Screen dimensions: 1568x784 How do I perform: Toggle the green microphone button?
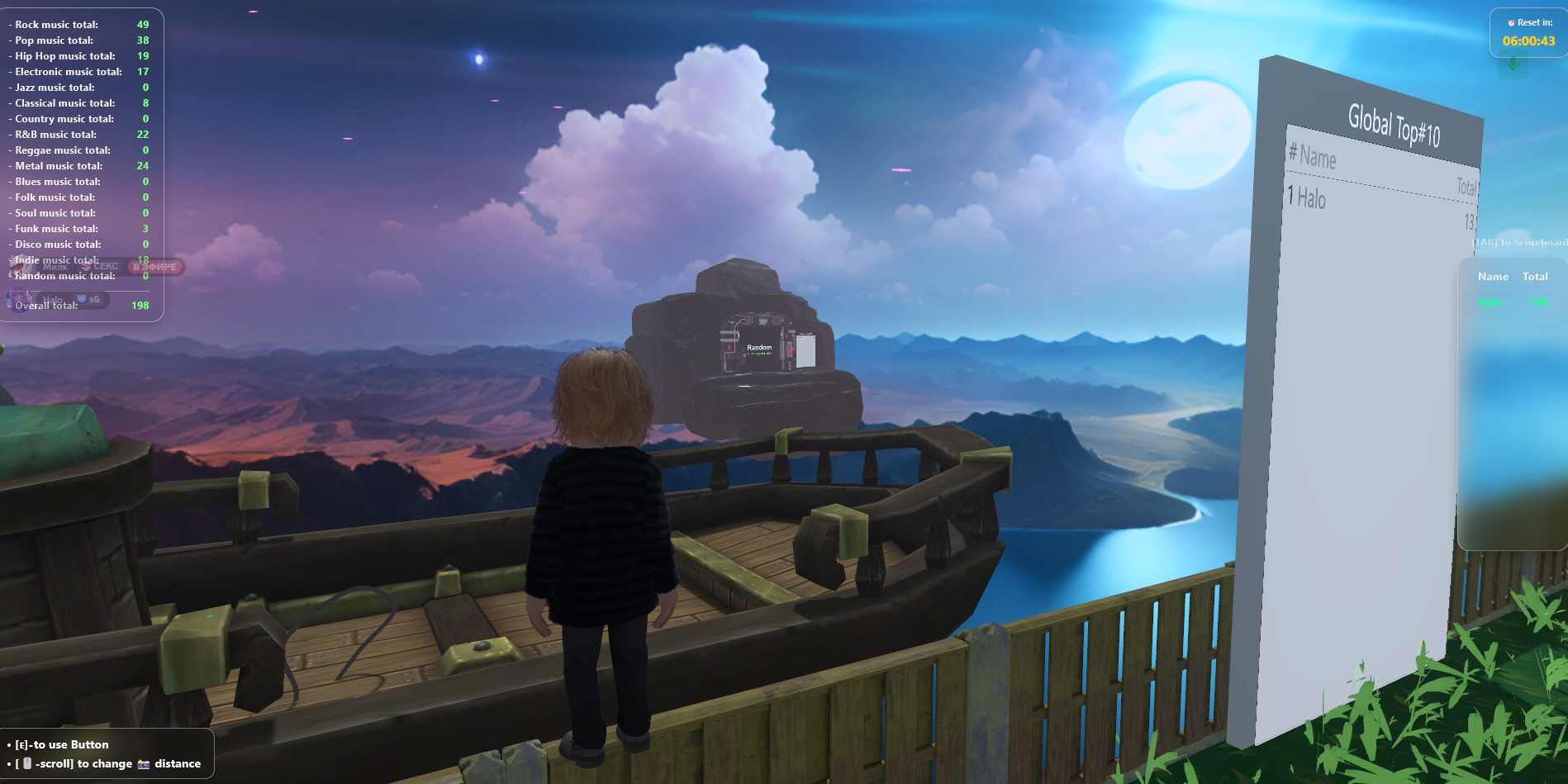(1513, 64)
